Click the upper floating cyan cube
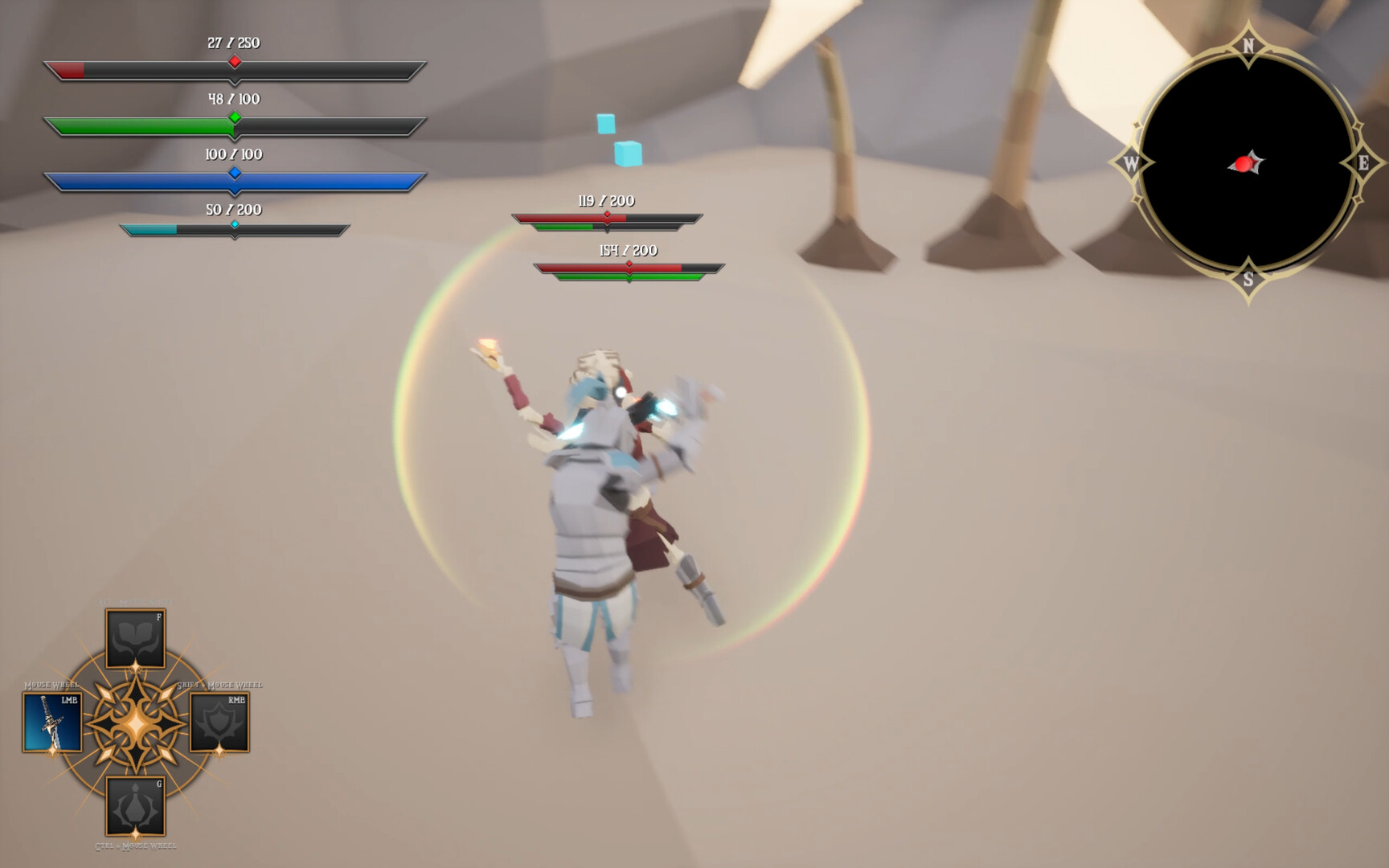1389x868 pixels. [x=604, y=122]
